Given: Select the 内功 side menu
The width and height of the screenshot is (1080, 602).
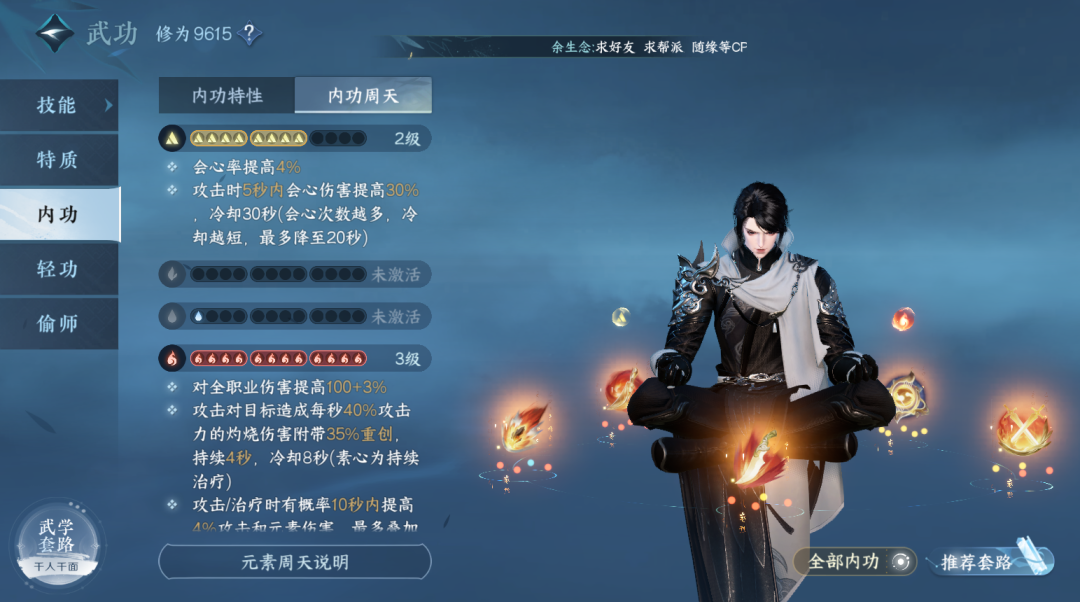Looking at the screenshot, I should (x=58, y=214).
